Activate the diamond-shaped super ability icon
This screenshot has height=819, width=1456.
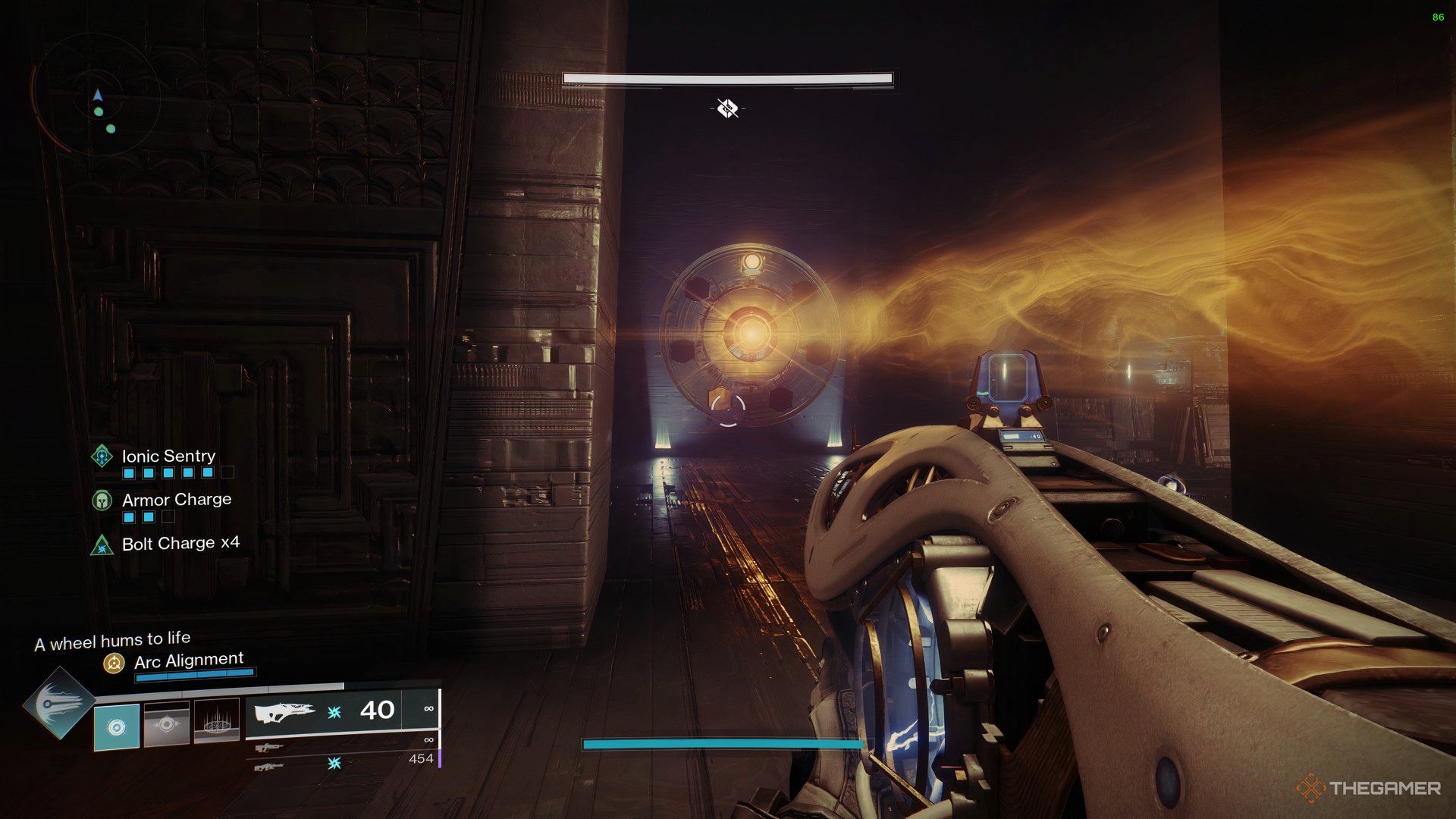pos(59,703)
